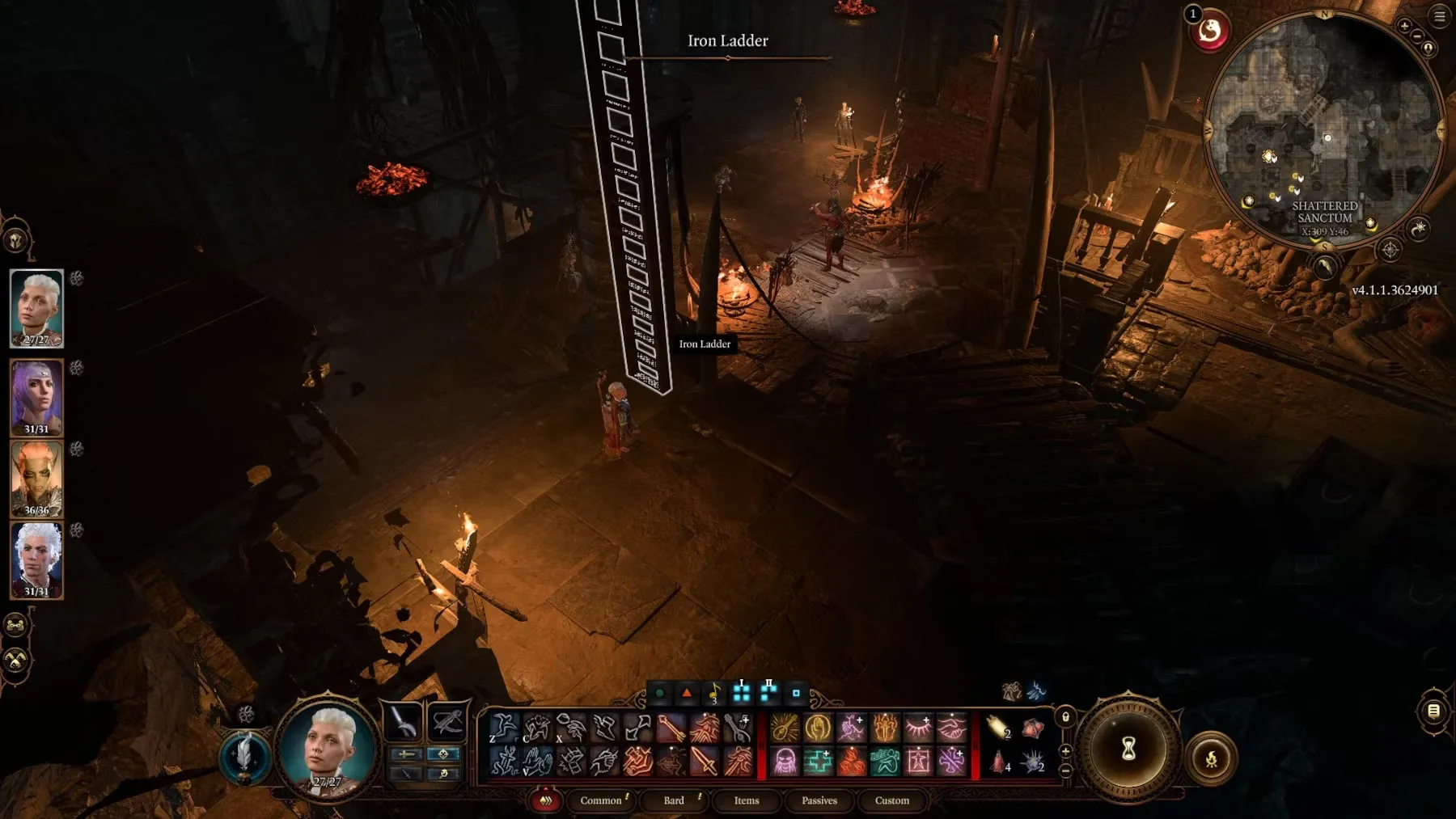Select the scroll item slot
This screenshot has width=1456, height=819.
click(999, 728)
